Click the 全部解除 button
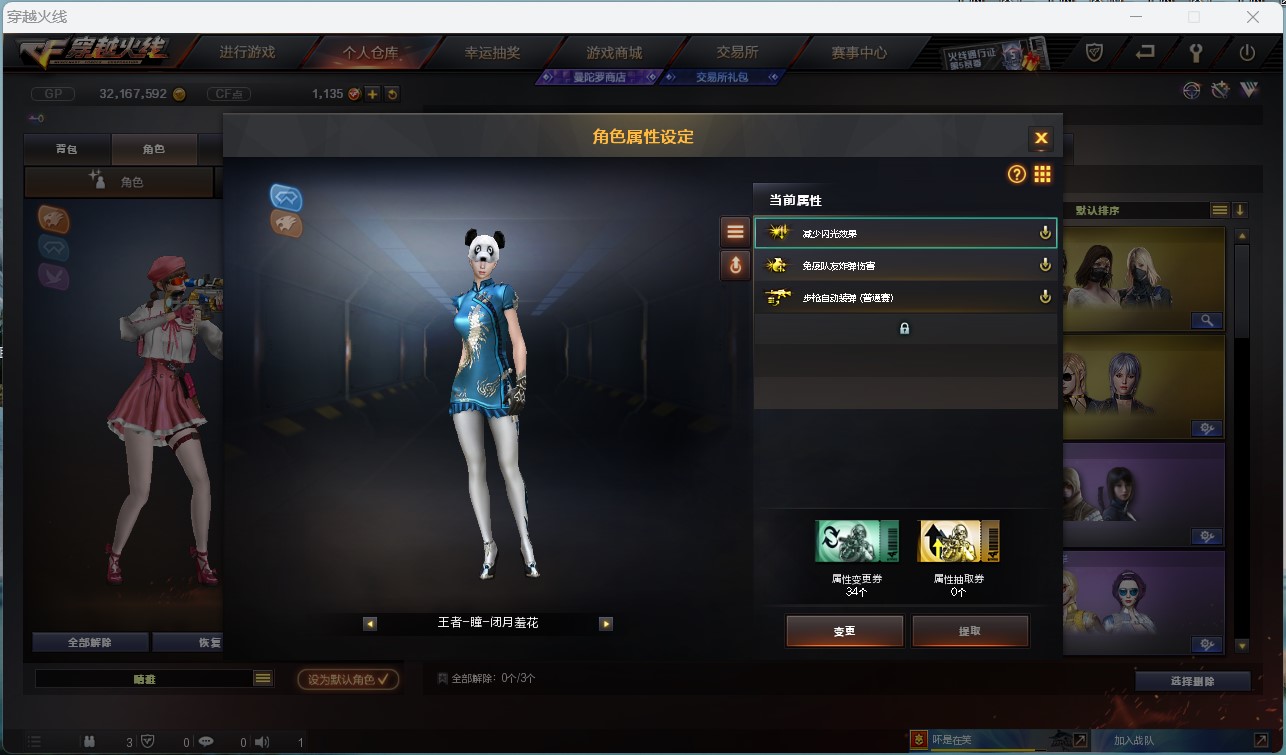1286x755 pixels. tap(90, 642)
